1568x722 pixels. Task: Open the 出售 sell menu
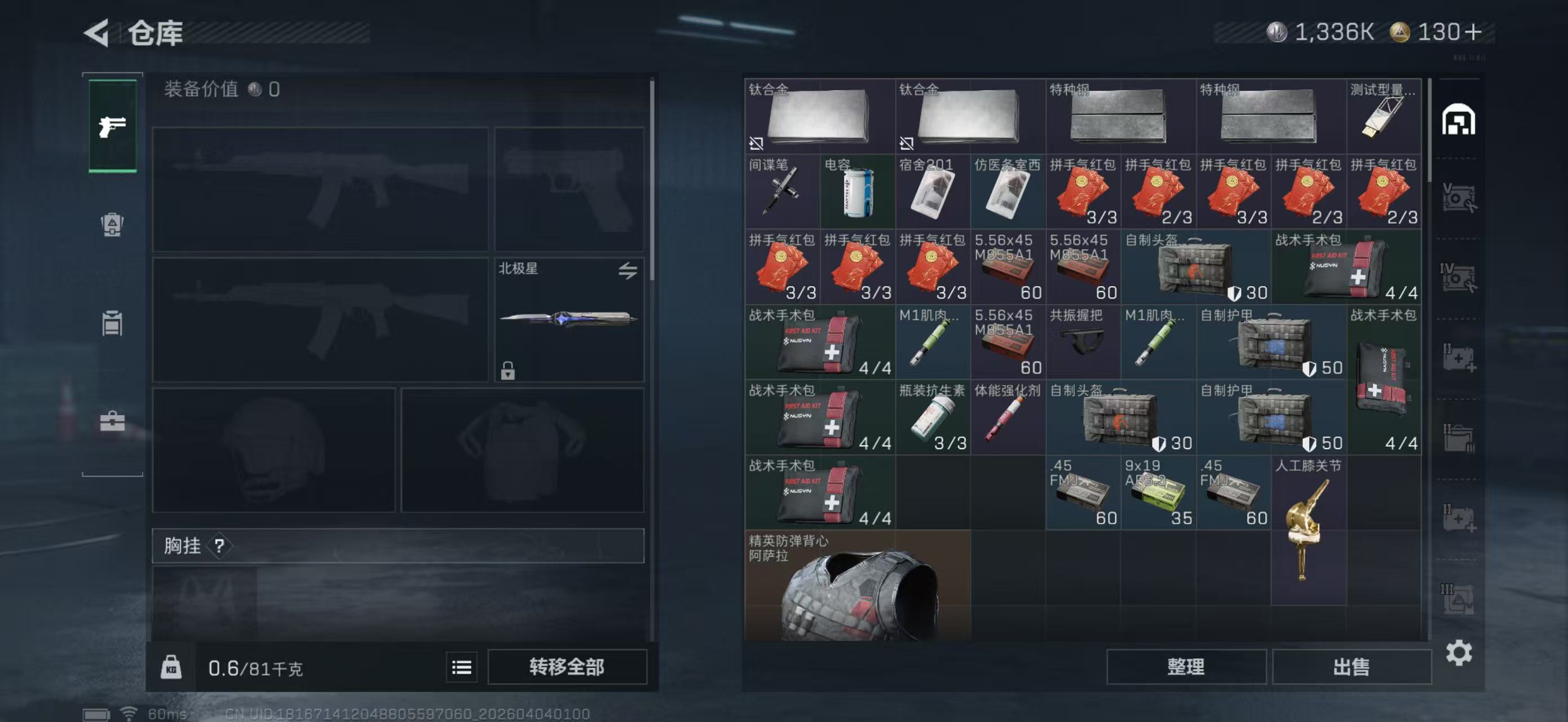tap(1351, 667)
